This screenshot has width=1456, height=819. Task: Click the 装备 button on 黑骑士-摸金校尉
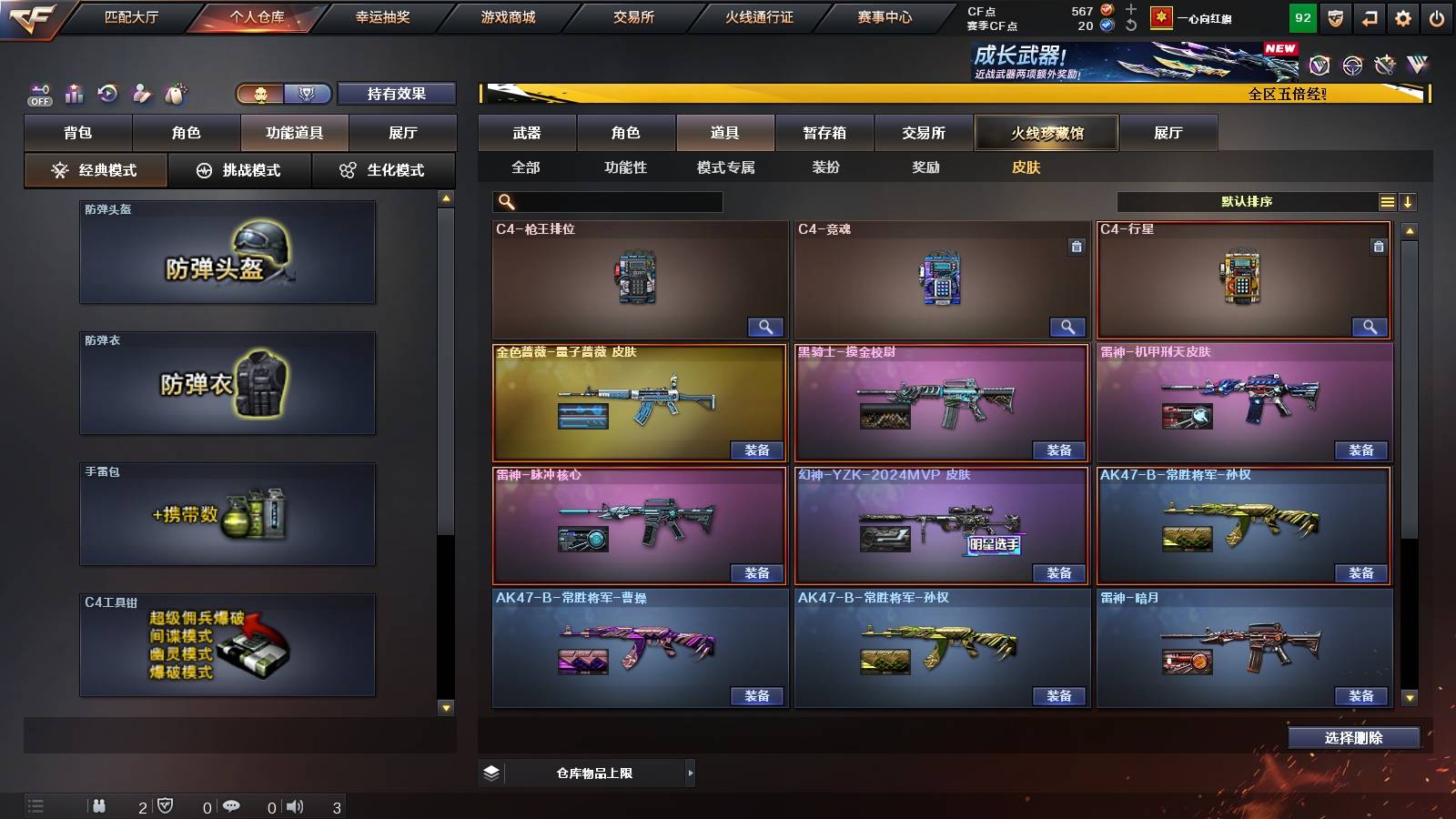pyautogui.click(x=1058, y=450)
